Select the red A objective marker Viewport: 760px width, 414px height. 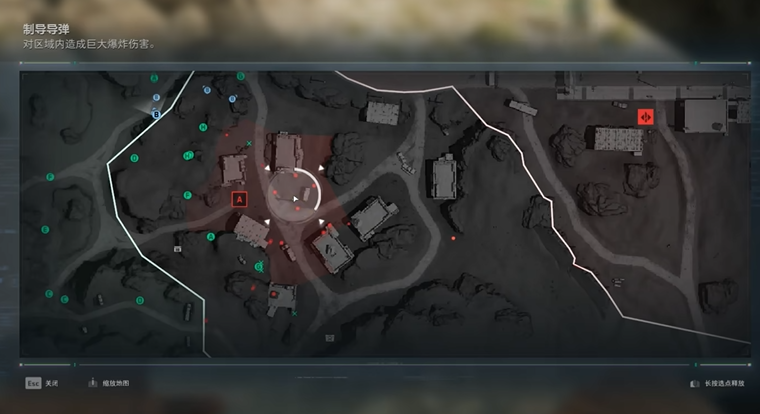pyautogui.click(x=239, y=199)
